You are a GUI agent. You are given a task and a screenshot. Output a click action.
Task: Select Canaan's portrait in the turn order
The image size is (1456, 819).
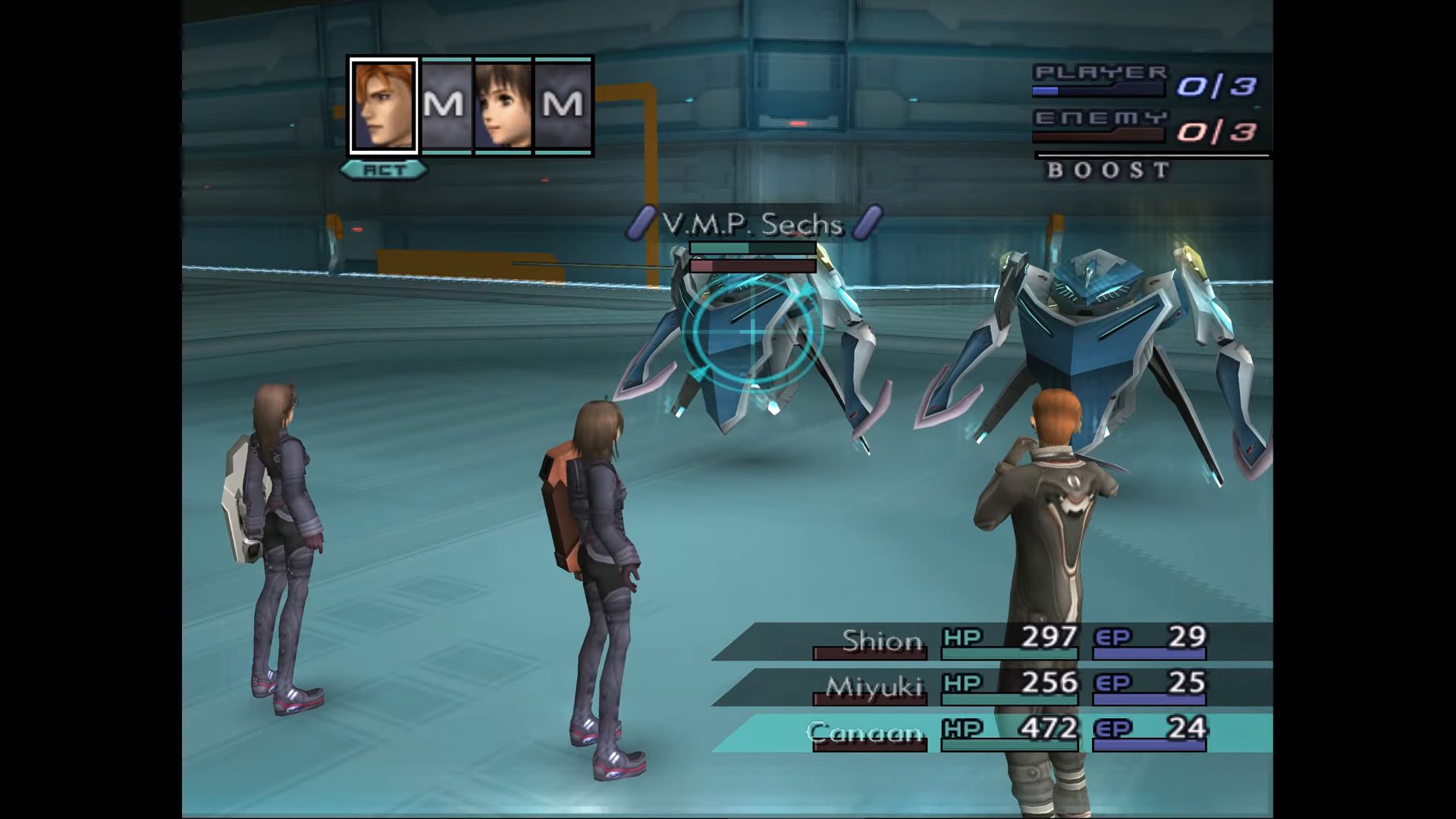click(384, 106)
